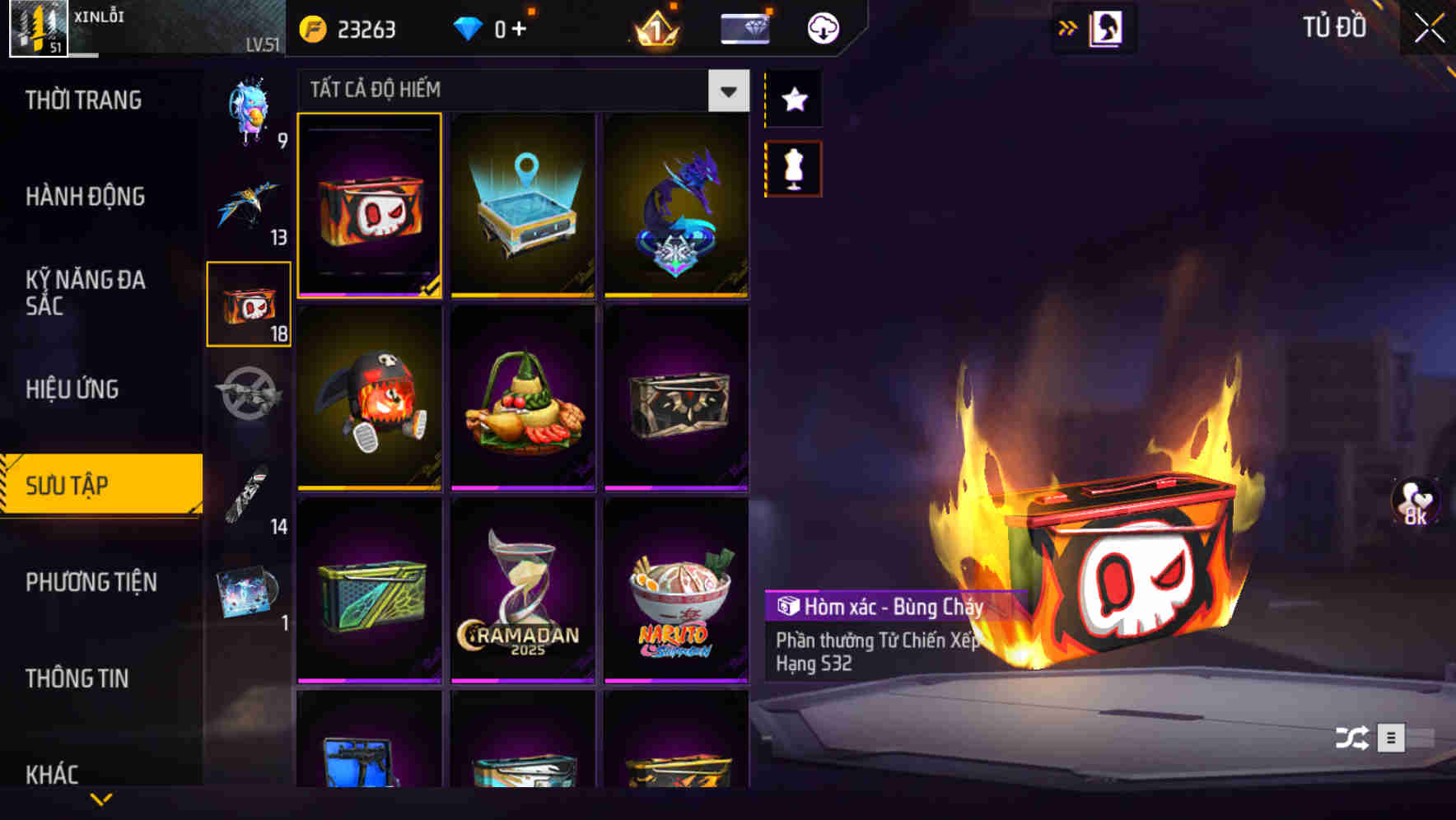Select the Ramadan 2025 hourglass thumbnail
Viewport: 1456px width, 820px height.
[x=523, y=594]
